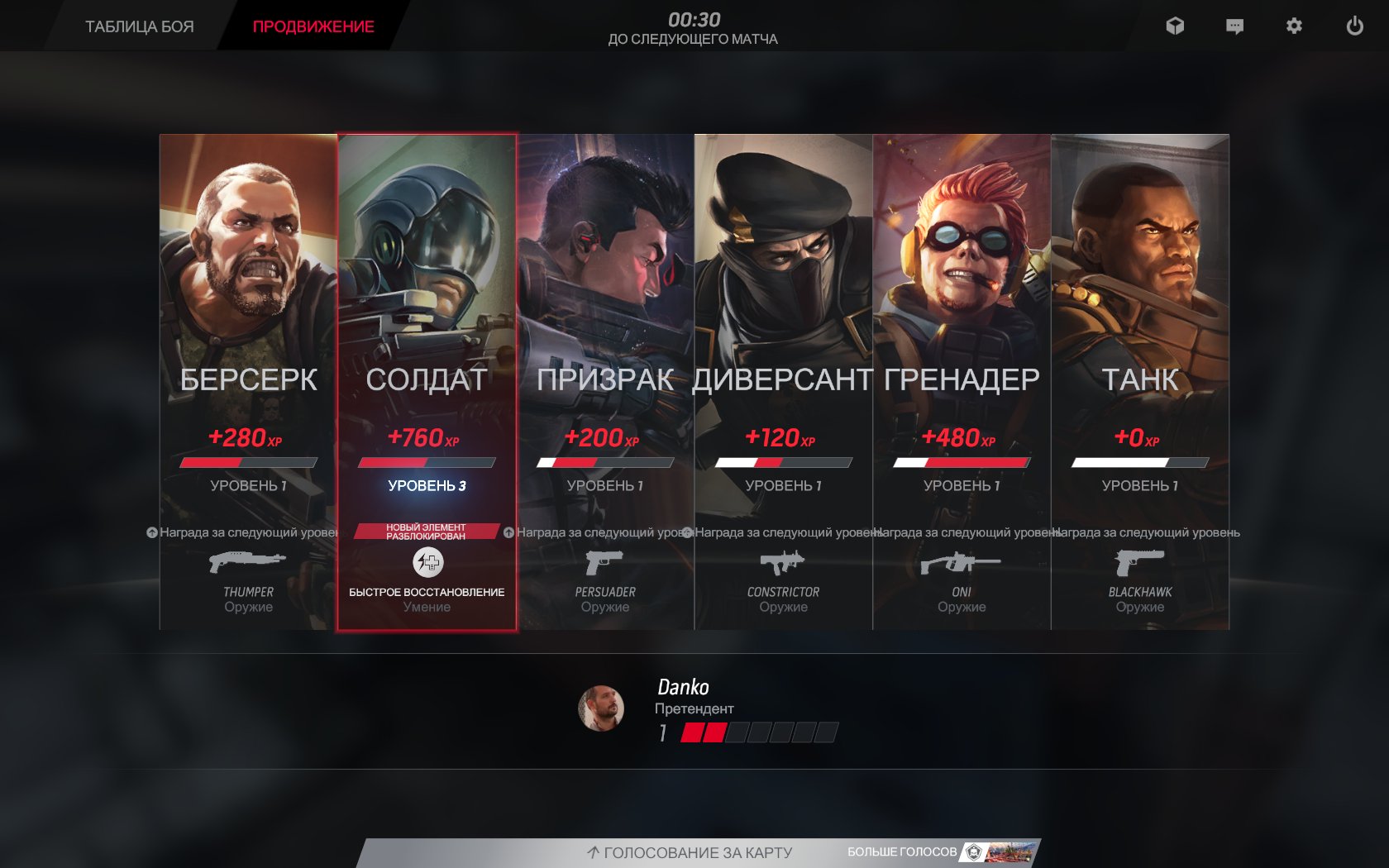Click the BLACKHAWK weapon icon
Image resolution: width=1389 pixels, height=868 pixels.
click(x=1139, y=564)
